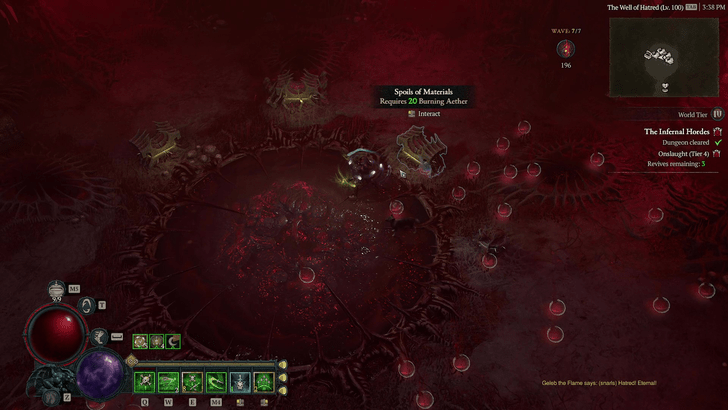Select the first active buff icon
Screen dimensions: 728x410
click(140, 342)
